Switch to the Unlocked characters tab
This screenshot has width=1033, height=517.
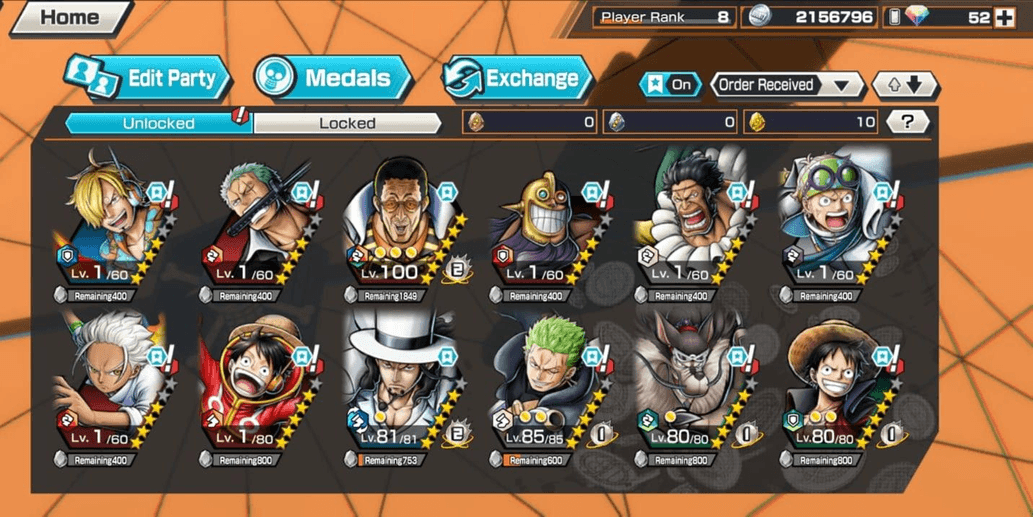[158, 123]
